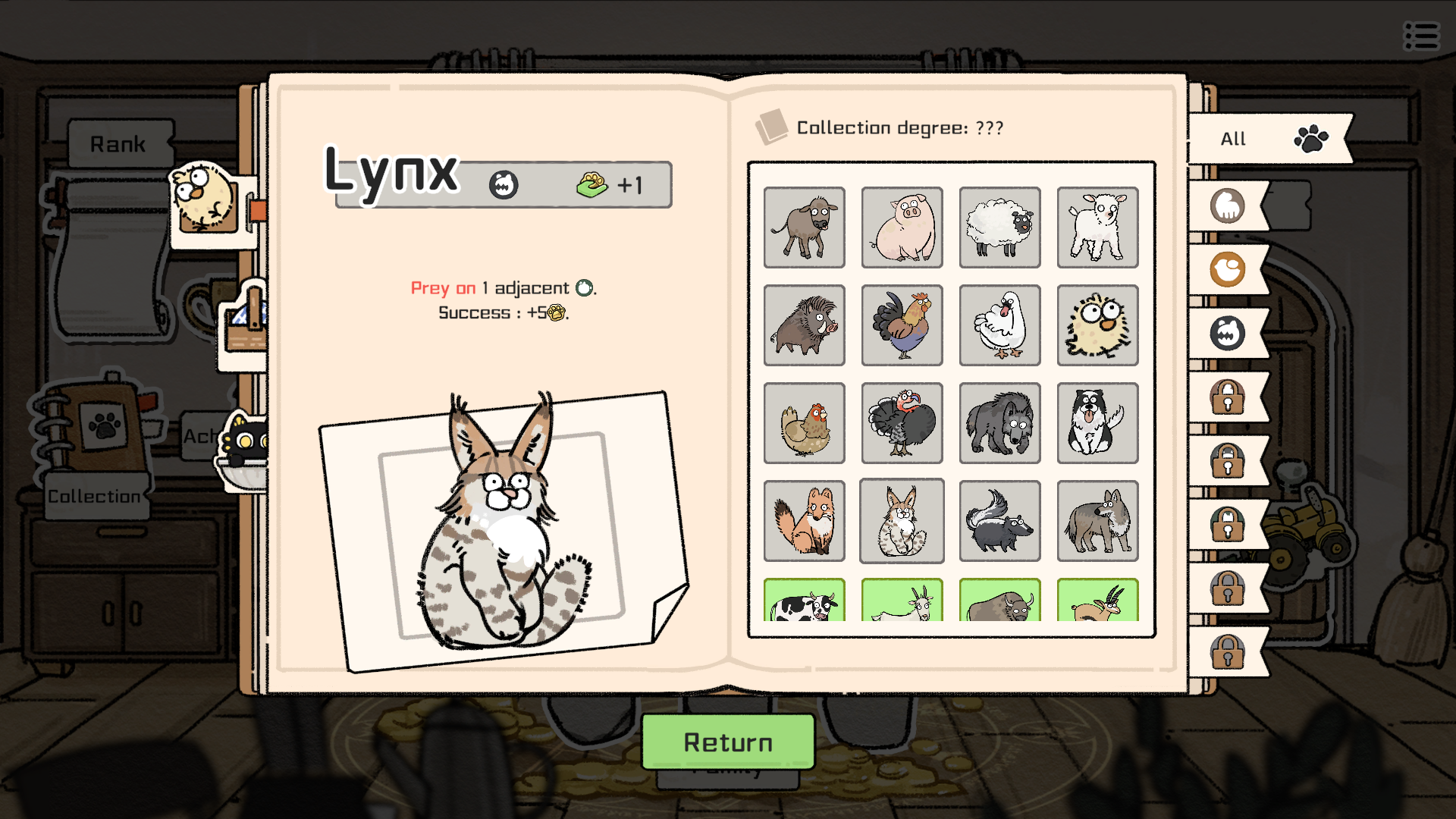Select the All category tab
The width and height of the screenshot is (1456, 819).
[1259, 139]
